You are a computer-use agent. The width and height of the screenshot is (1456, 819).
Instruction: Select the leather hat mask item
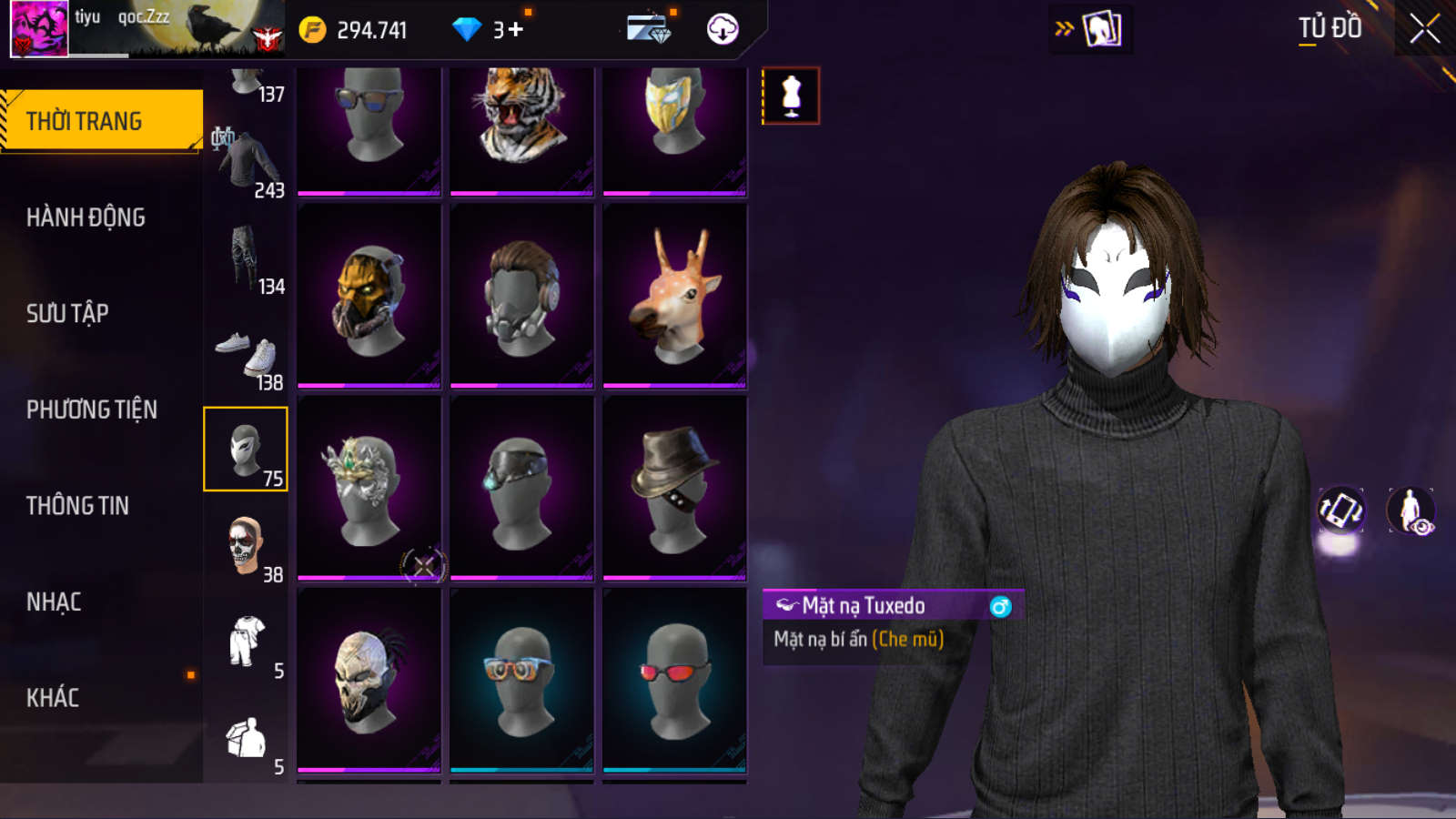[x=674, y=488]
